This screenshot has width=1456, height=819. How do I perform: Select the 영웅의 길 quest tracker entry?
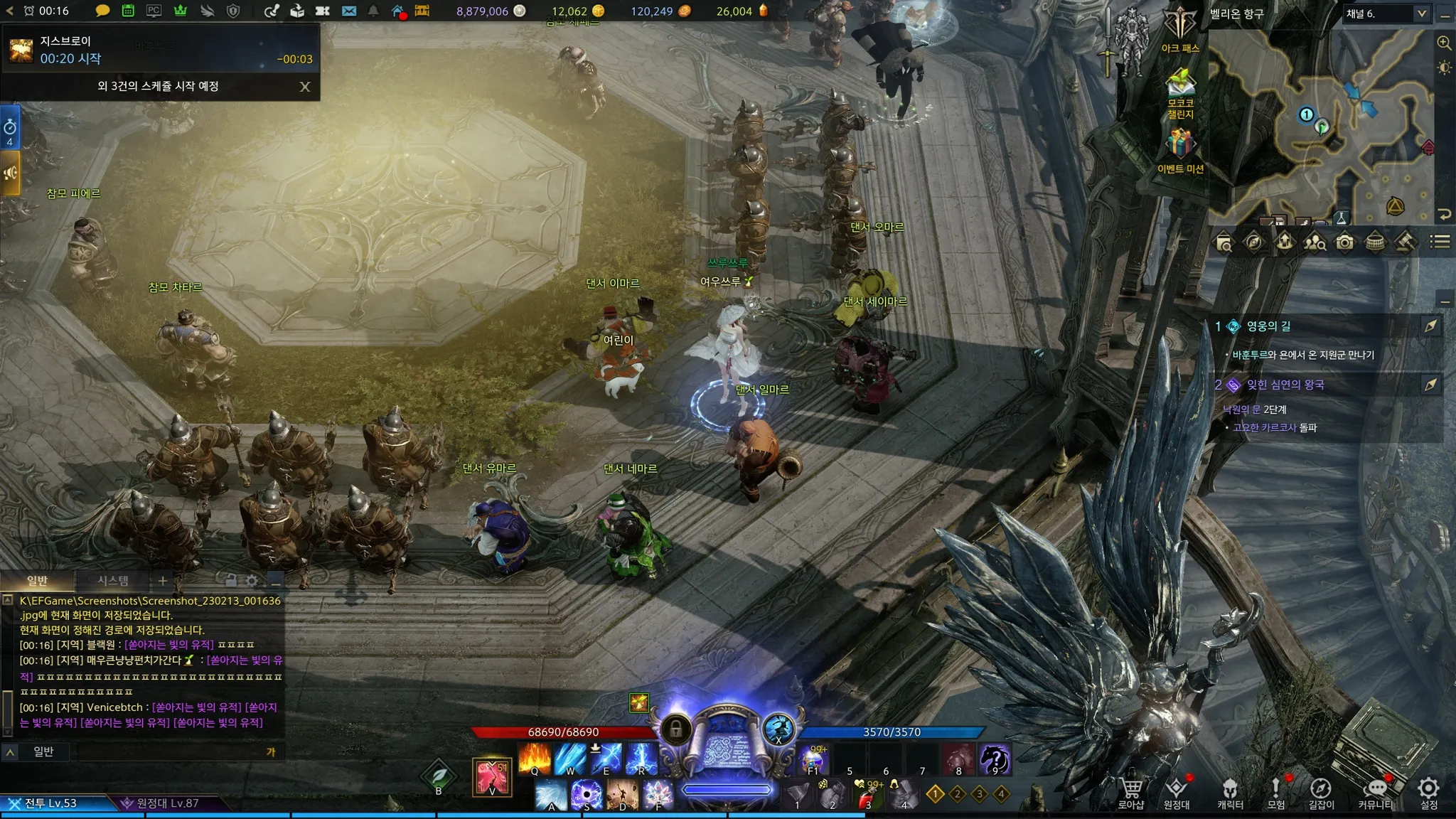point(1269,326)
